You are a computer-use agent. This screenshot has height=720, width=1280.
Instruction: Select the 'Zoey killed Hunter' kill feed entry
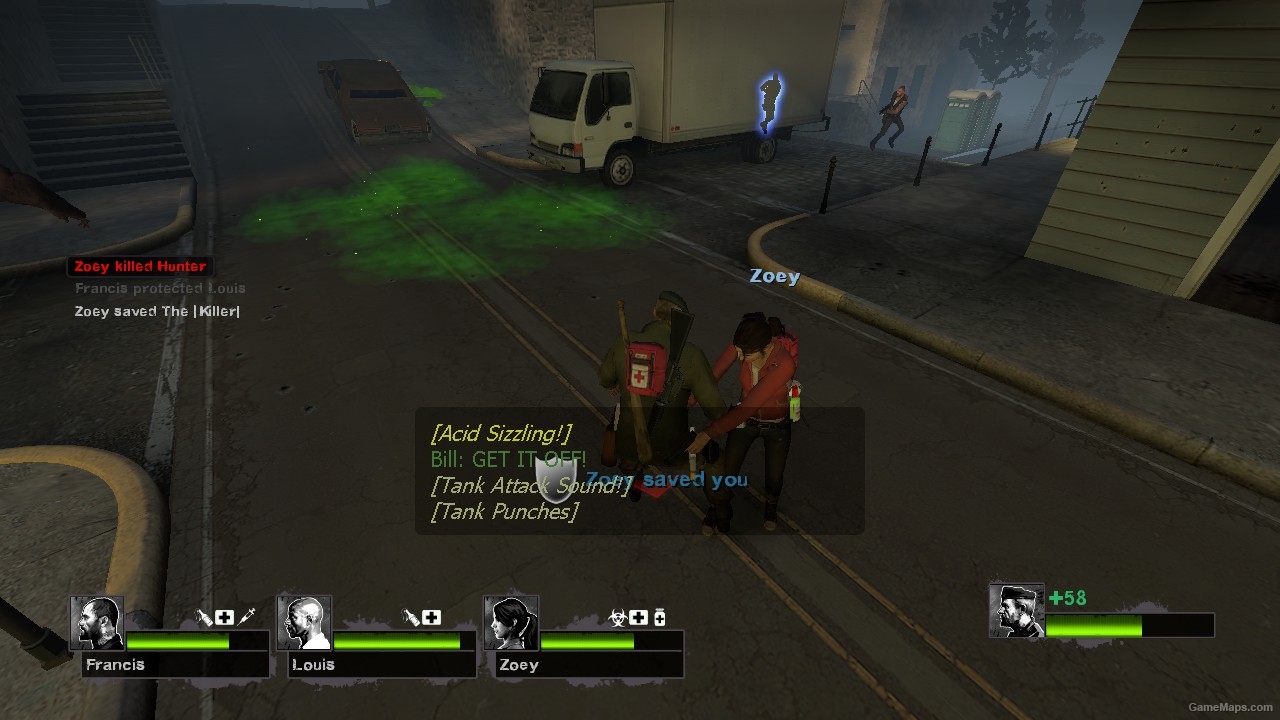pos(139,266)
